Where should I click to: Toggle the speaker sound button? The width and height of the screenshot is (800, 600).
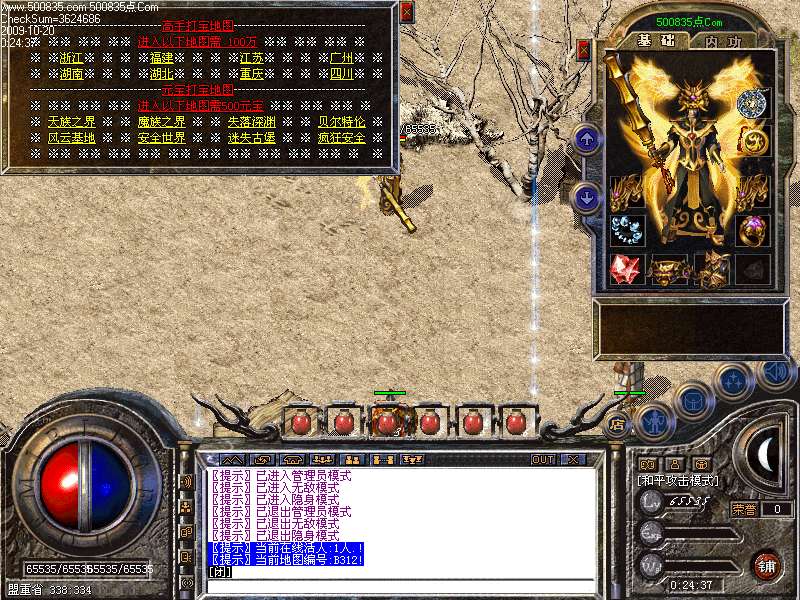776,372
